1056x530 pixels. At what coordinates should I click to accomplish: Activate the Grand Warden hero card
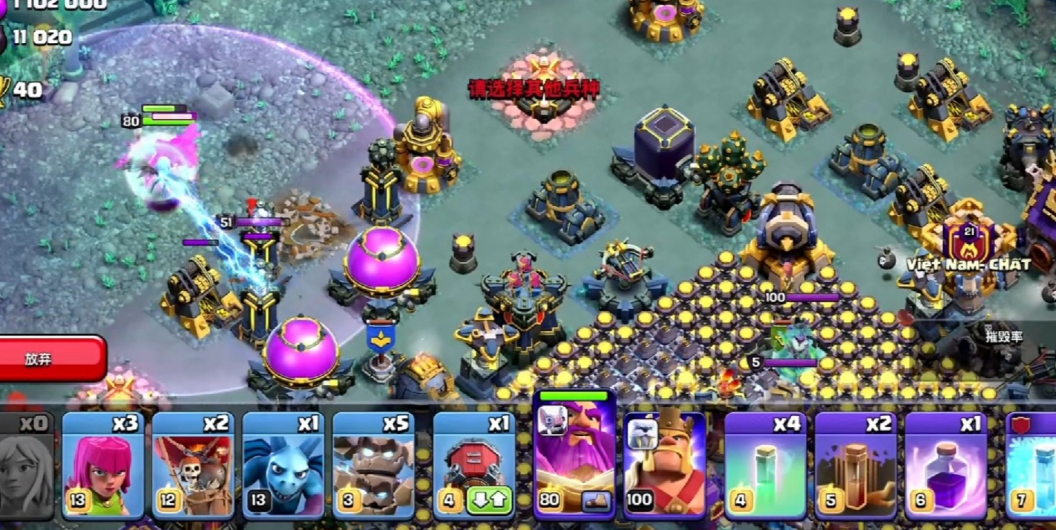(574, 457)
